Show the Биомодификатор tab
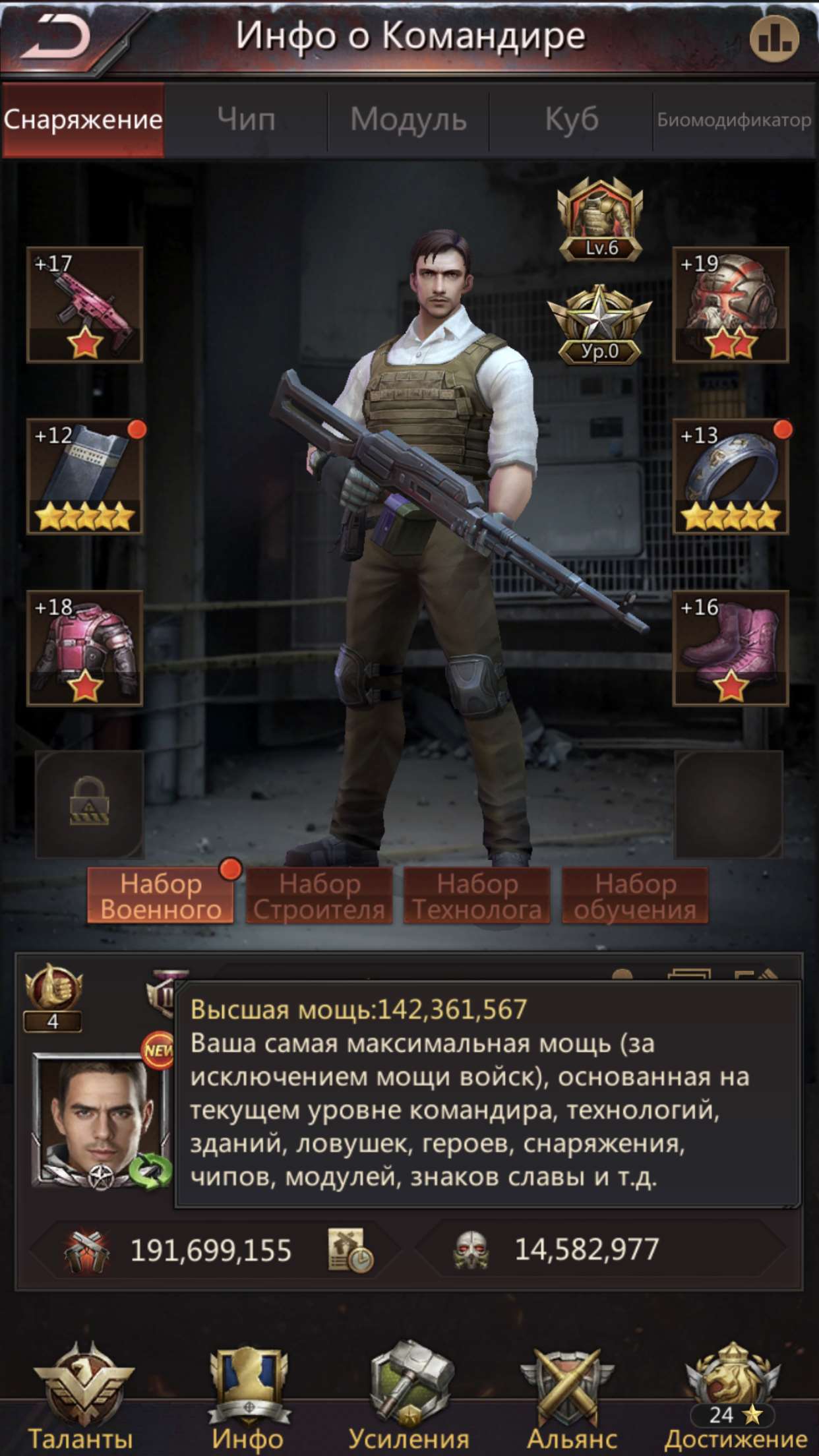 [x=734, y=120]
